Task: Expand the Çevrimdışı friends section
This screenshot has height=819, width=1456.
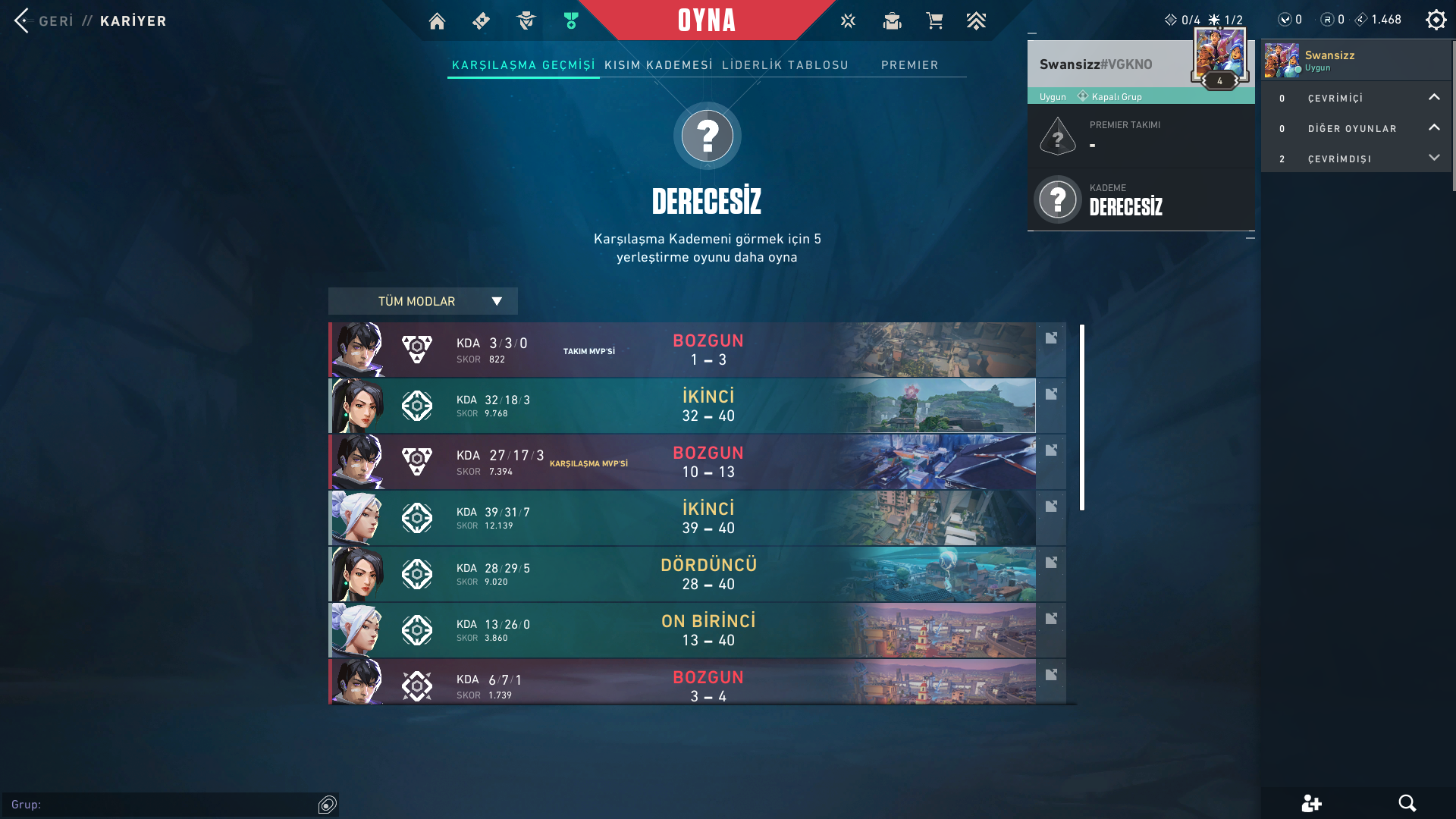Action: (x=1433, y=158)
